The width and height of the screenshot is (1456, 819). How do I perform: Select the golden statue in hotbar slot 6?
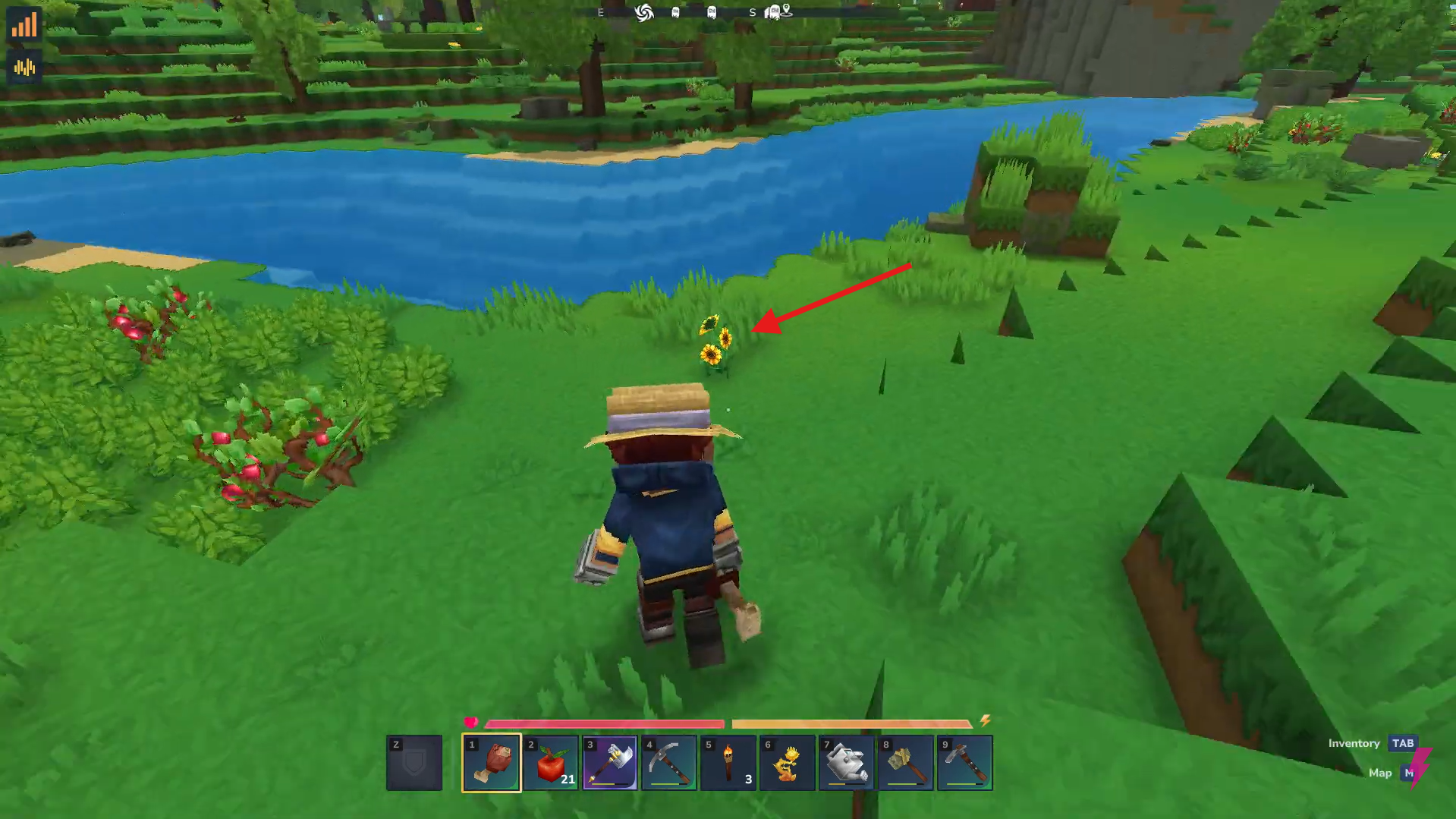click(x=787, y=763)
